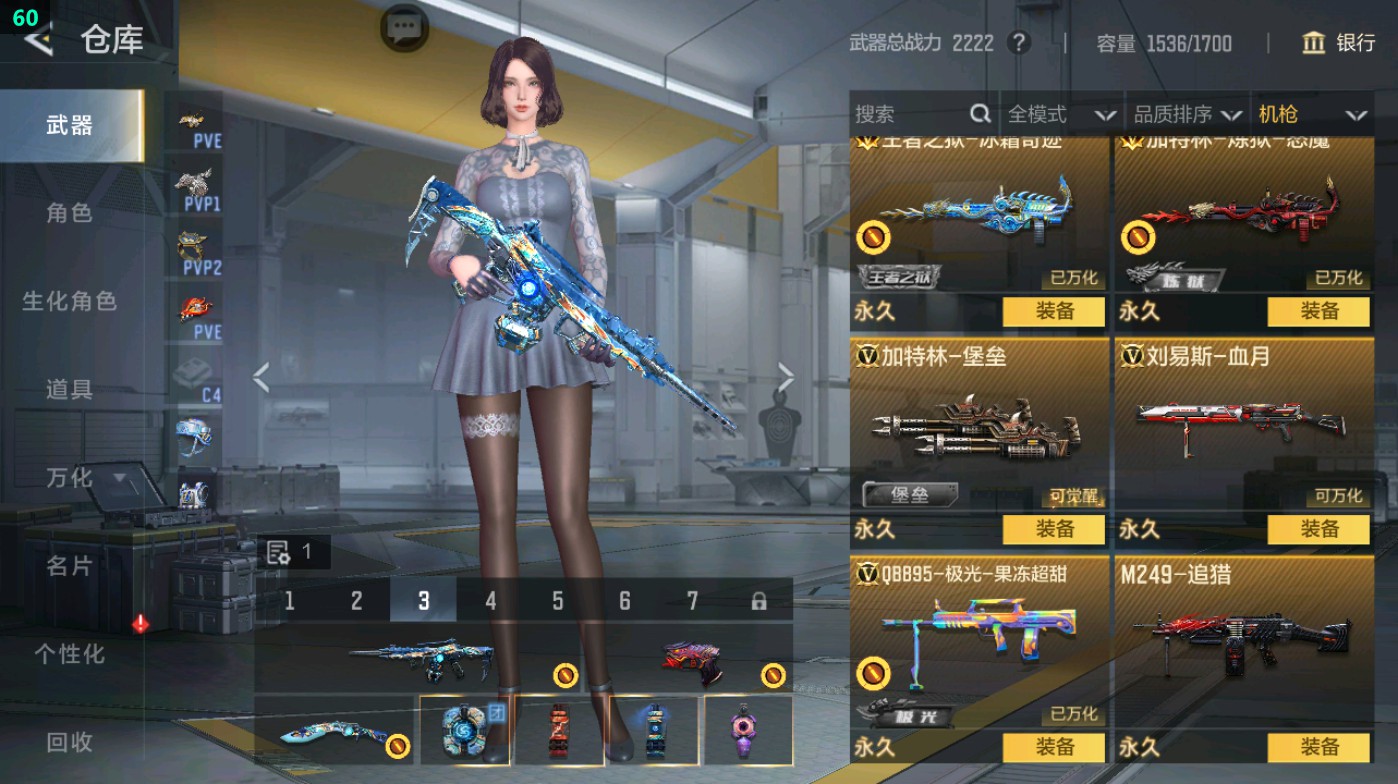Equip the QBB95-极光-果冻超甜 gun
Viewport: 1398px width, 784px height.
pos(1054,746)
